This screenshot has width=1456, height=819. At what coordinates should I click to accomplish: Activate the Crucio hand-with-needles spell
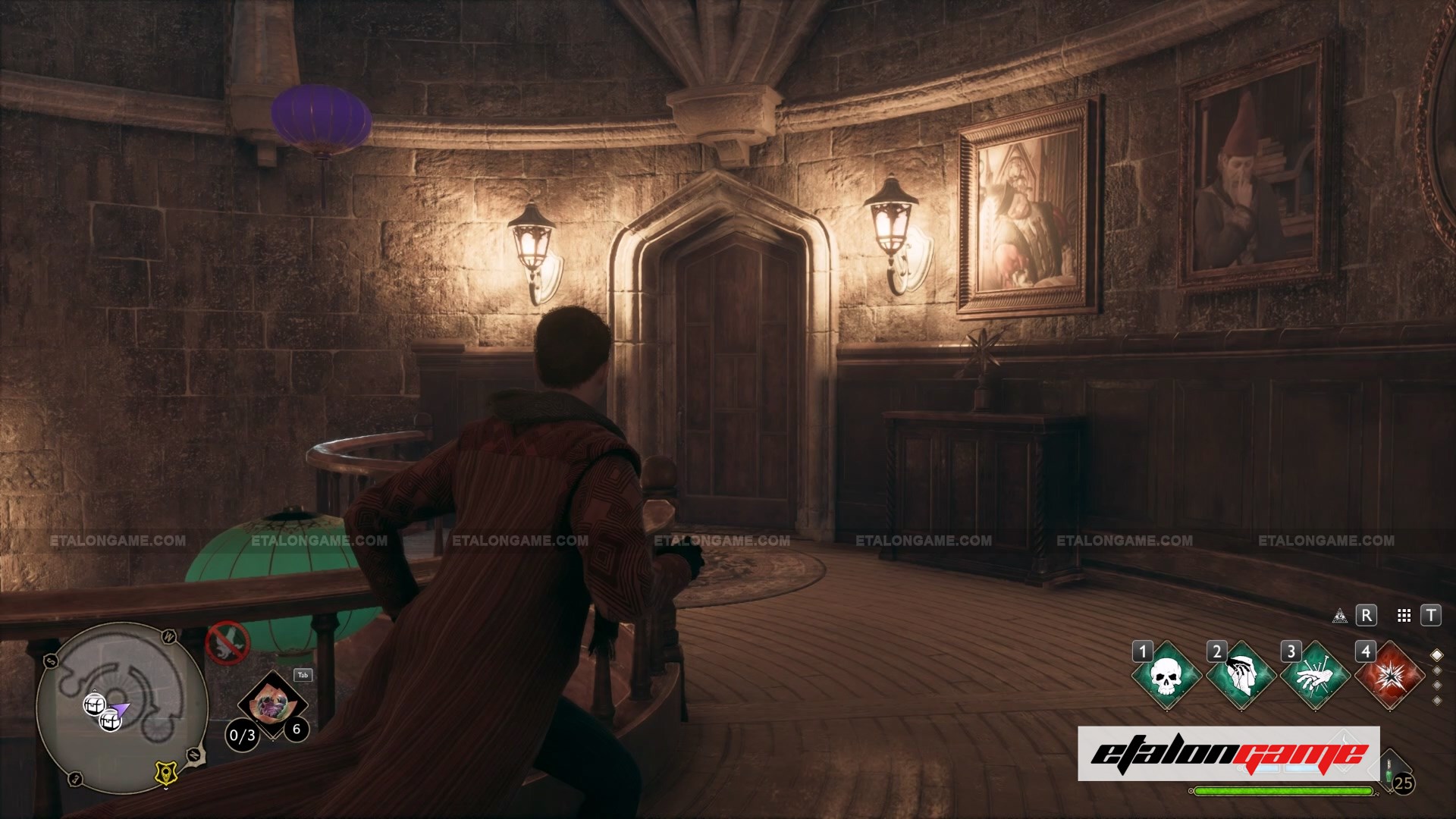click(x=1315, y=676)
